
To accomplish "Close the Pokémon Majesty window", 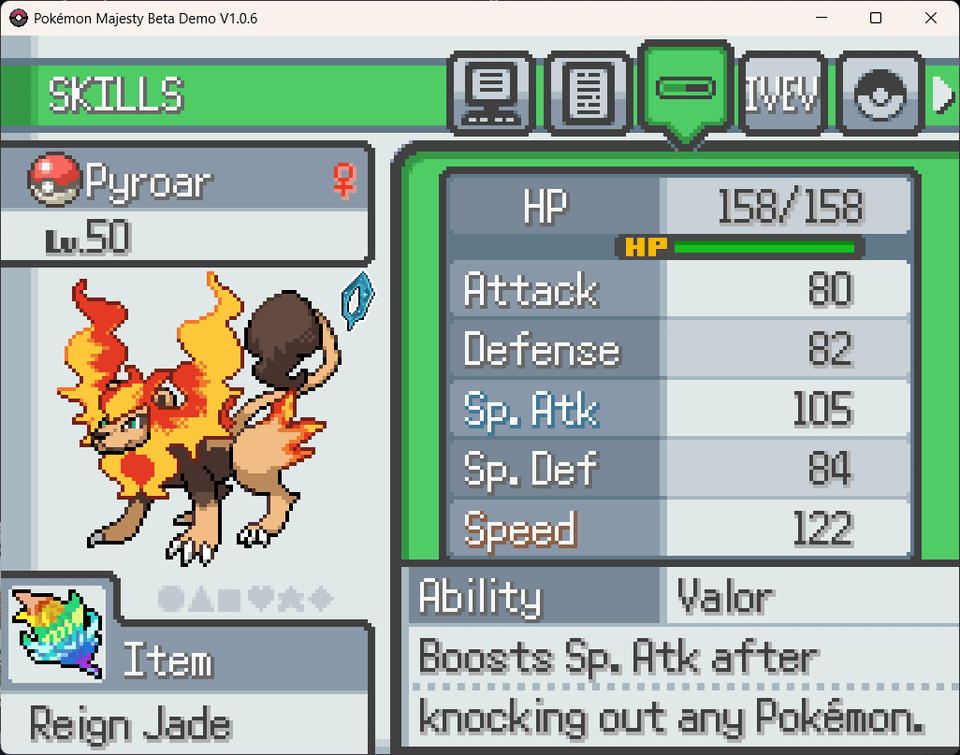I will (x=931, y=18).
